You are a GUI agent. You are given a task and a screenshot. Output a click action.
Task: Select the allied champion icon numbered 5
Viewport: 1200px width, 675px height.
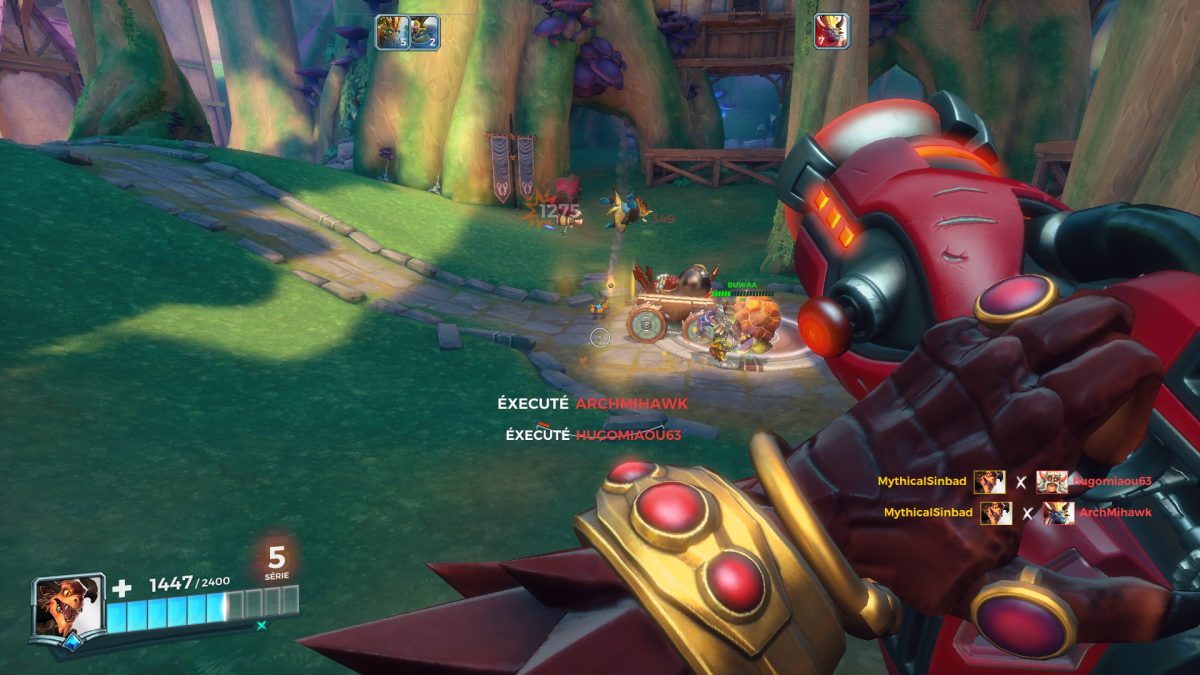391,32
